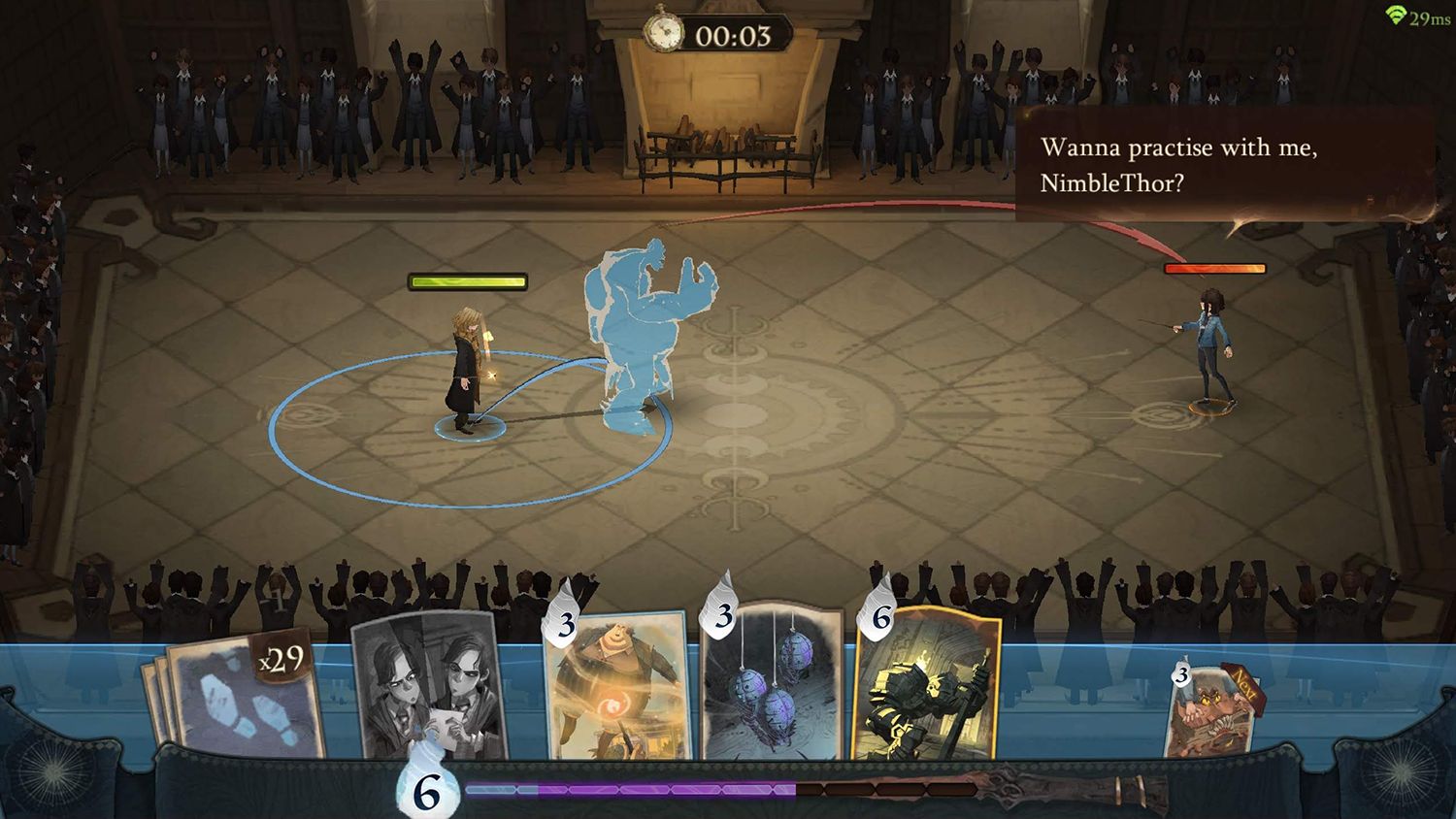Click the Next card preview badge

coord(1180,677)
